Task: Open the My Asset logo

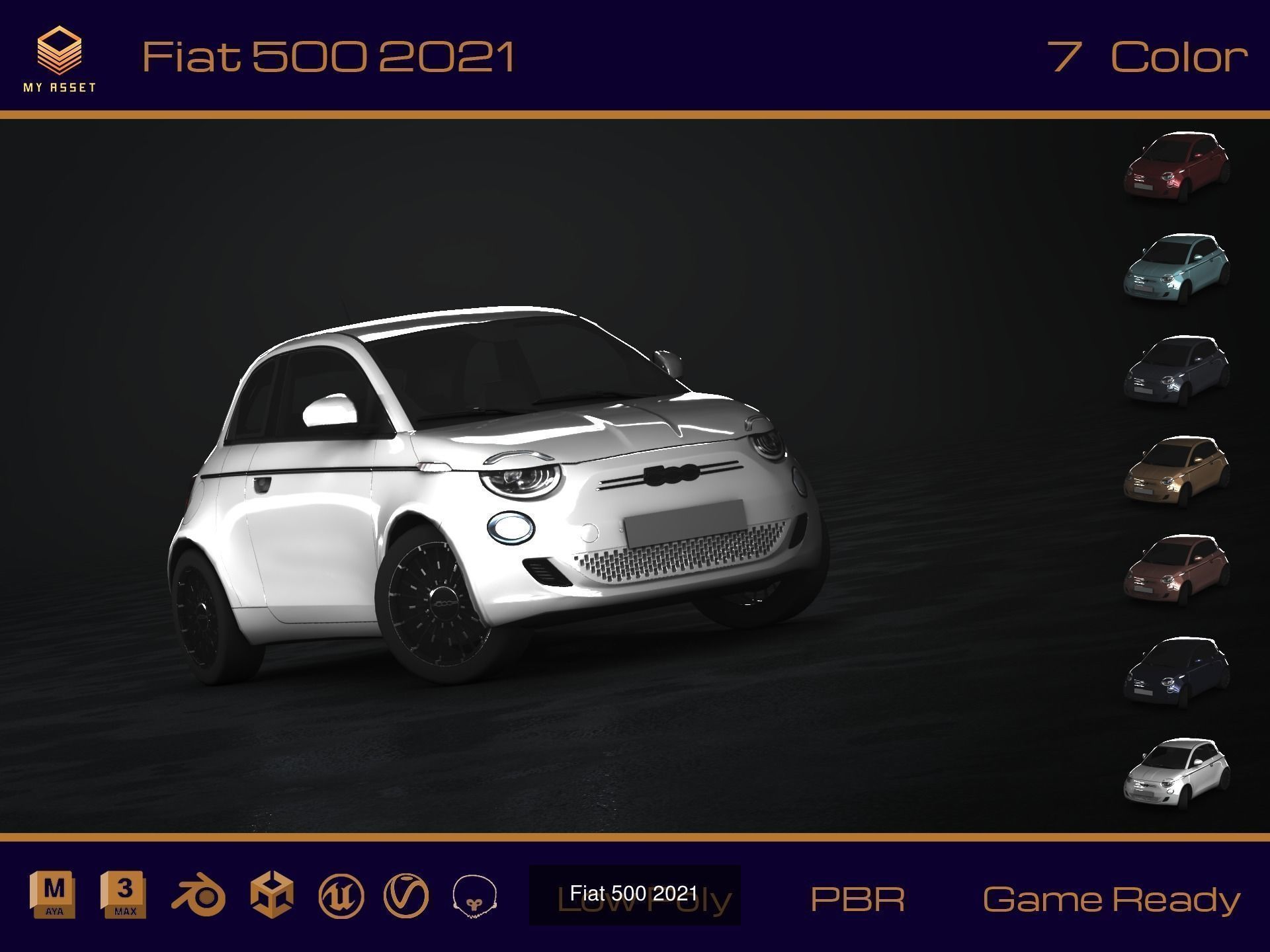Action: tap(60, 59)
